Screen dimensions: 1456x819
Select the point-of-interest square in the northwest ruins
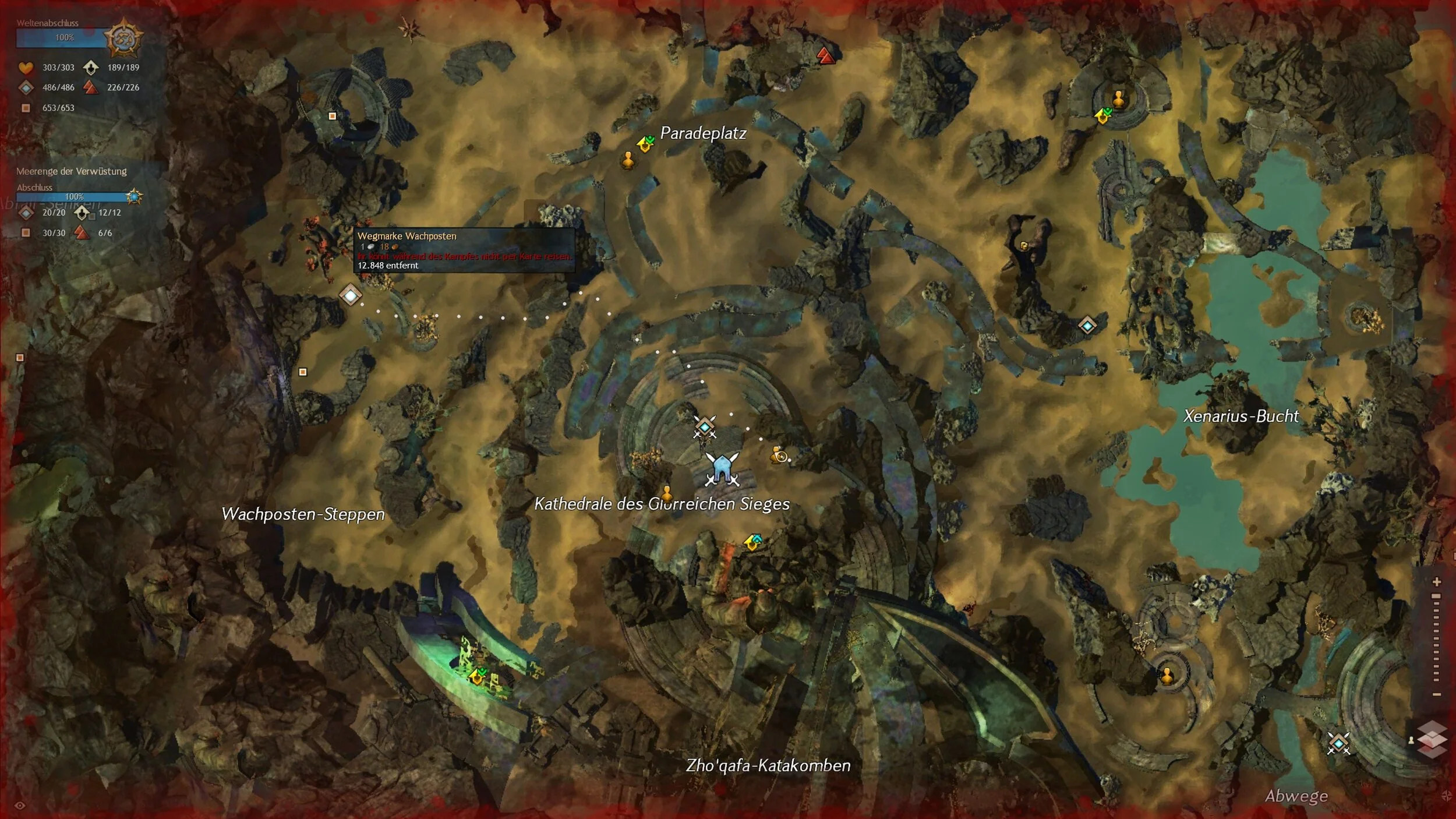click(x=332, y=116)
